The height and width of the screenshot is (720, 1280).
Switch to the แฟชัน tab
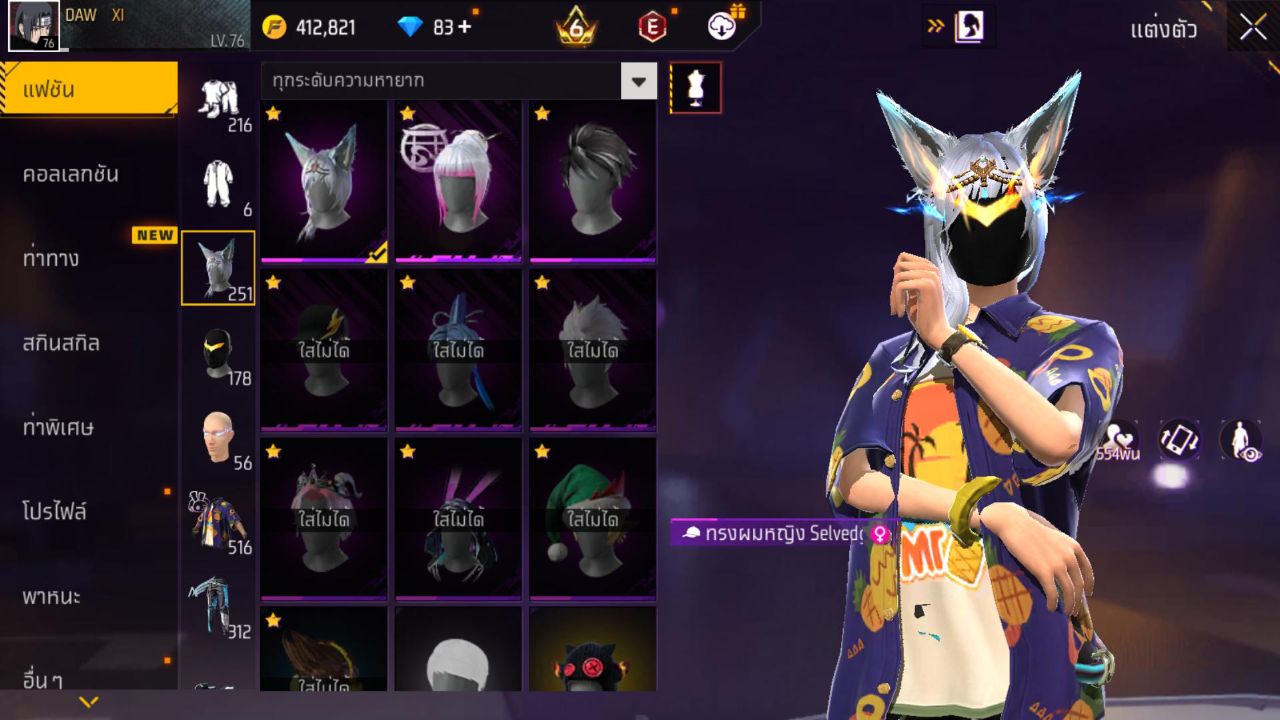point(88,90)
